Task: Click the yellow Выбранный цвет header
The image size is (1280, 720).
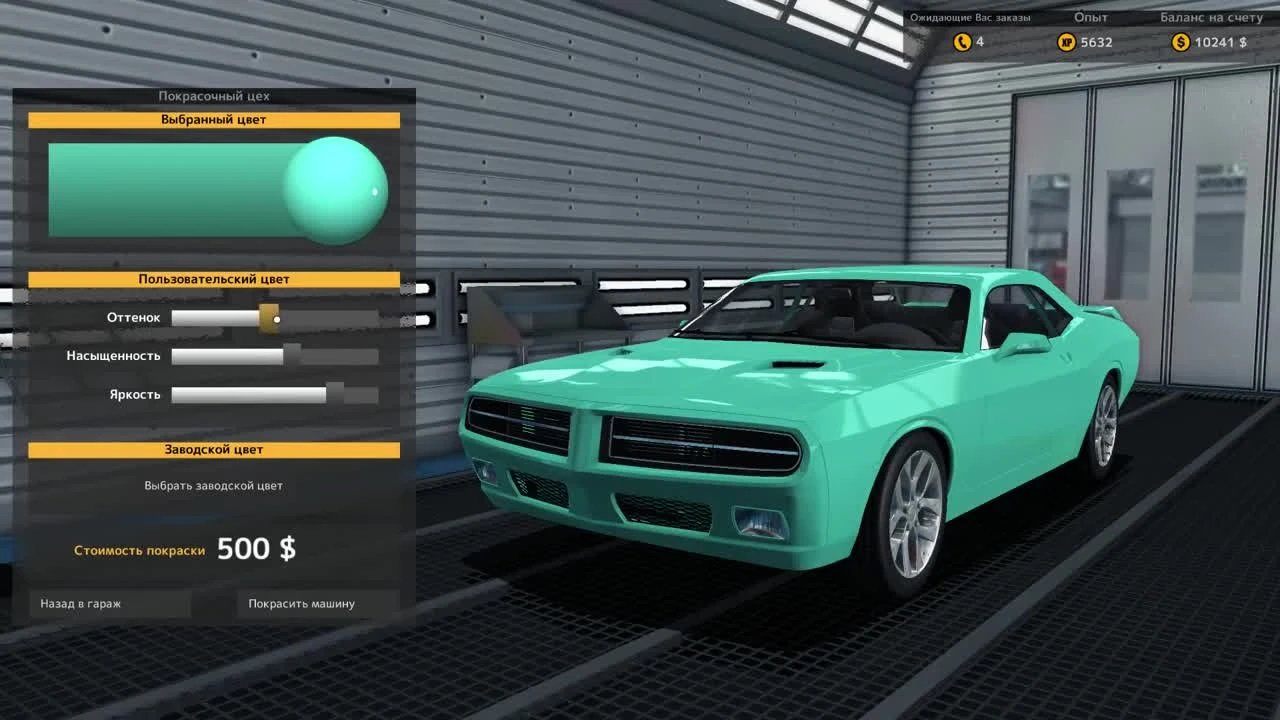Action: click(x=216, y=120)
